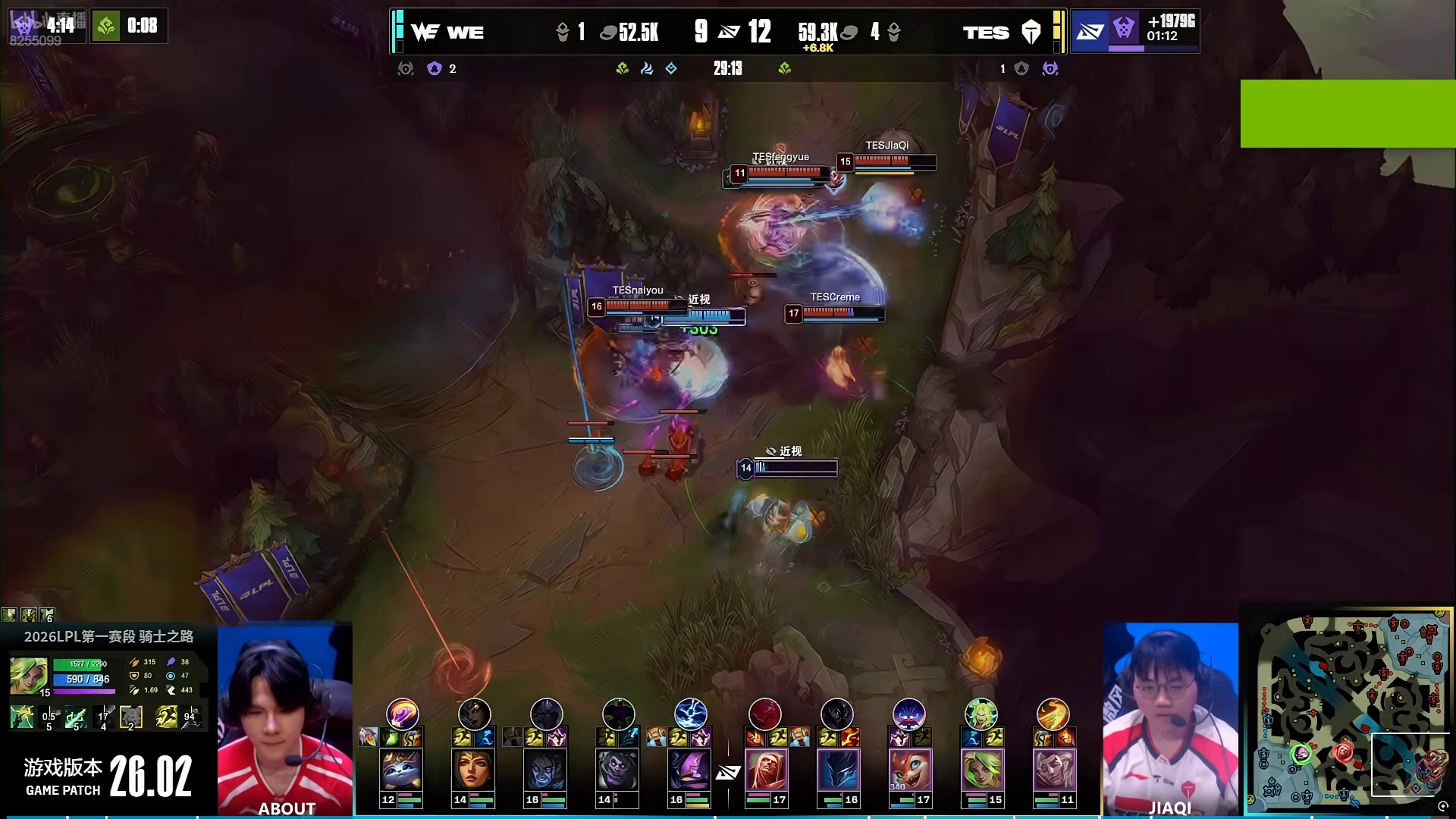Select the hooded woman with gold headpiece portrait
The image size is (1456, 819).
click(x=473, y=770)
